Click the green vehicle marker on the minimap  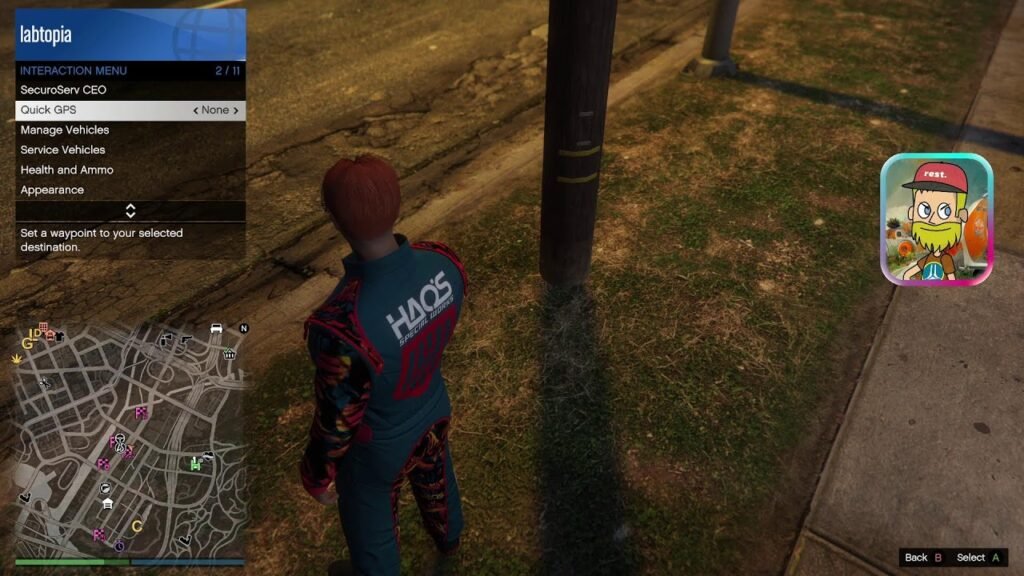(197, 462)
